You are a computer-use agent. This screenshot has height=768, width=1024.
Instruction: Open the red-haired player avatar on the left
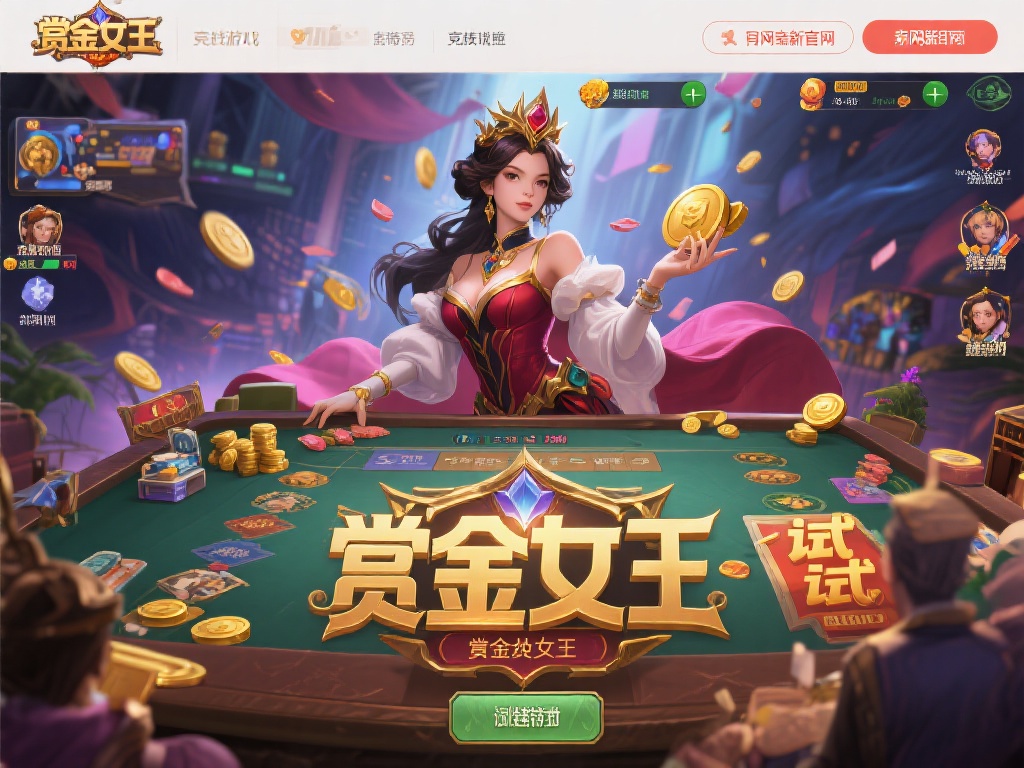click(39, 227)
